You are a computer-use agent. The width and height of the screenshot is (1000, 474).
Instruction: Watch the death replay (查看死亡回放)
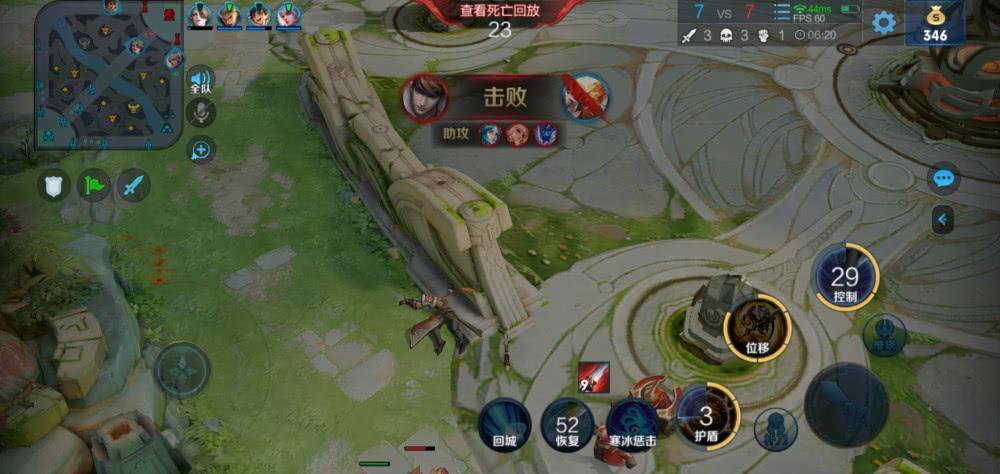[499, 11]
